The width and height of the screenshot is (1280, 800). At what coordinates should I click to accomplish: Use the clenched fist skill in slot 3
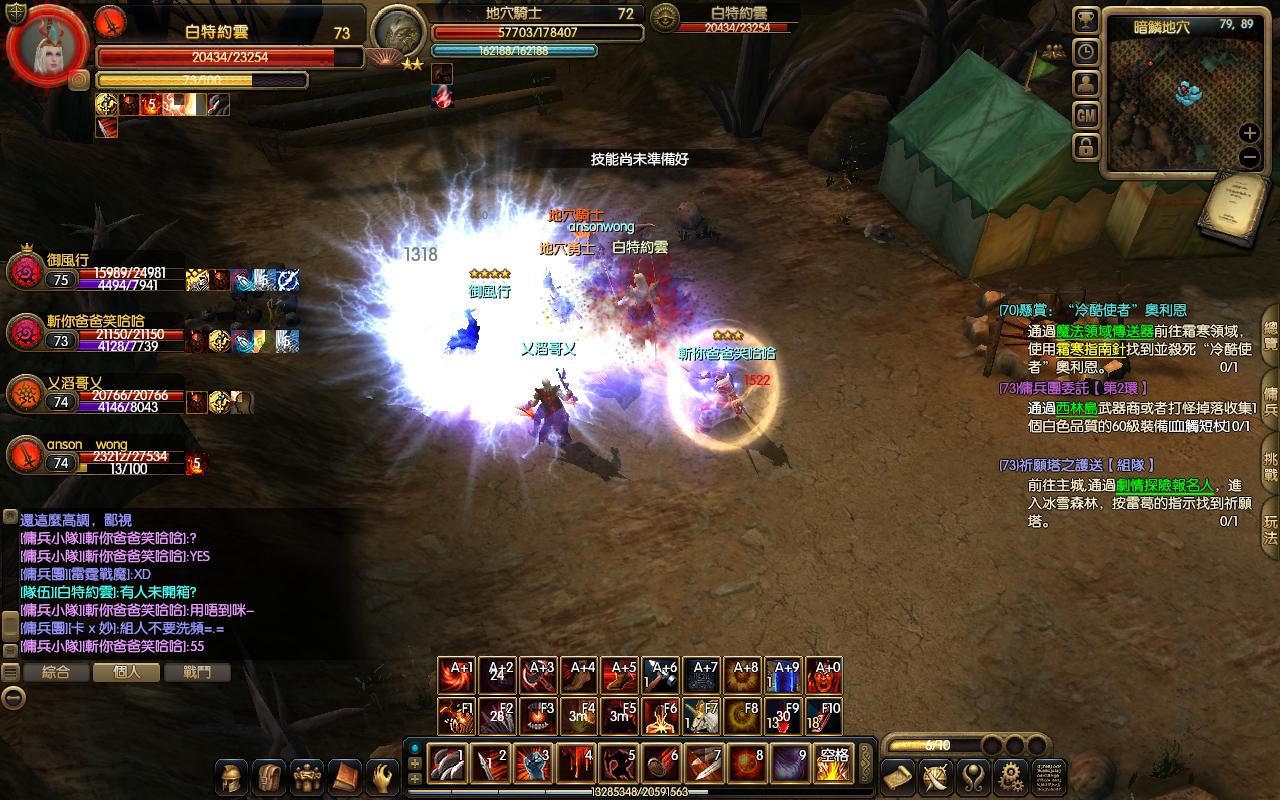532,764
